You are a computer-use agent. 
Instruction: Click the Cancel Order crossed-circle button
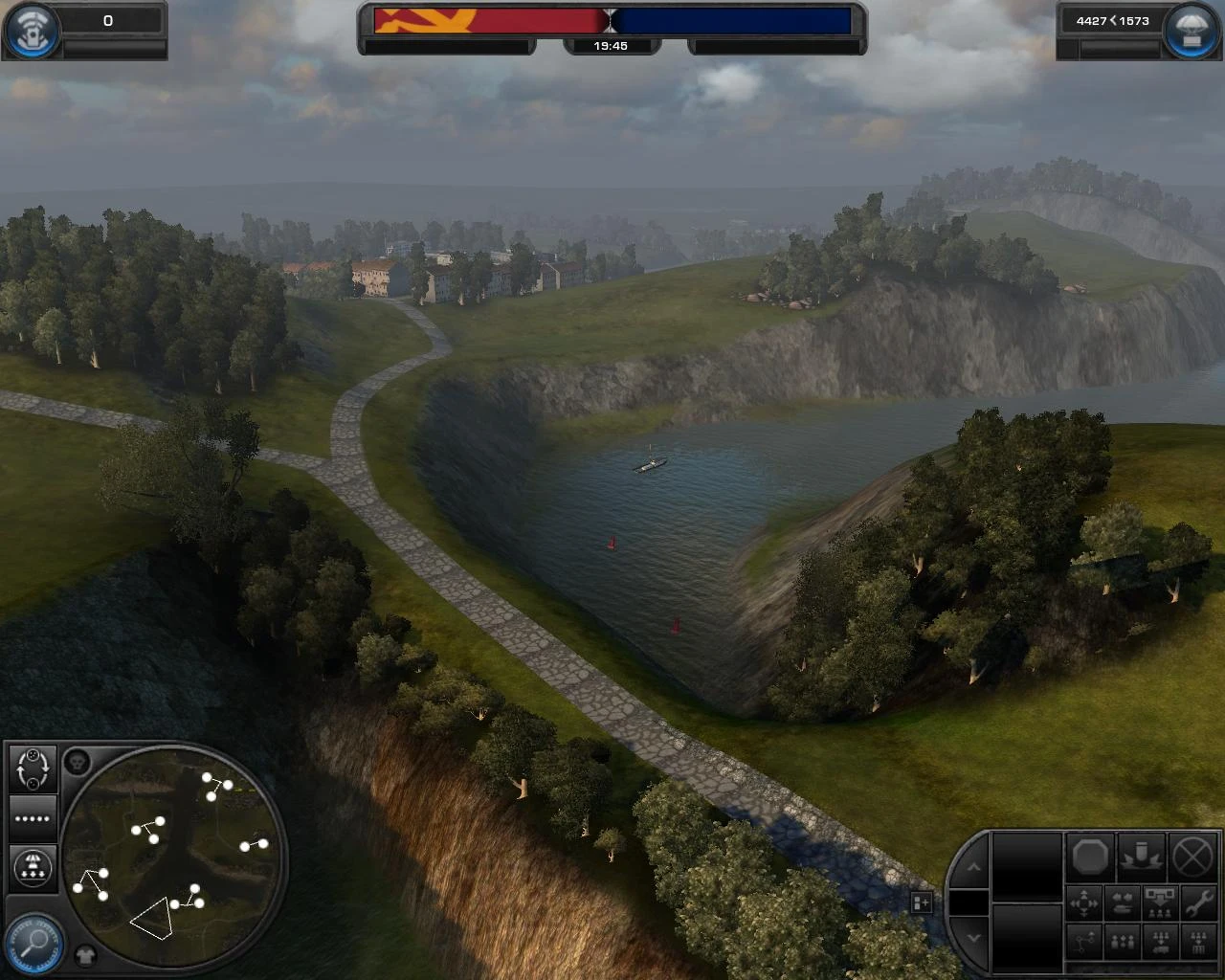pyautogui.click(x=1193, y=858)
